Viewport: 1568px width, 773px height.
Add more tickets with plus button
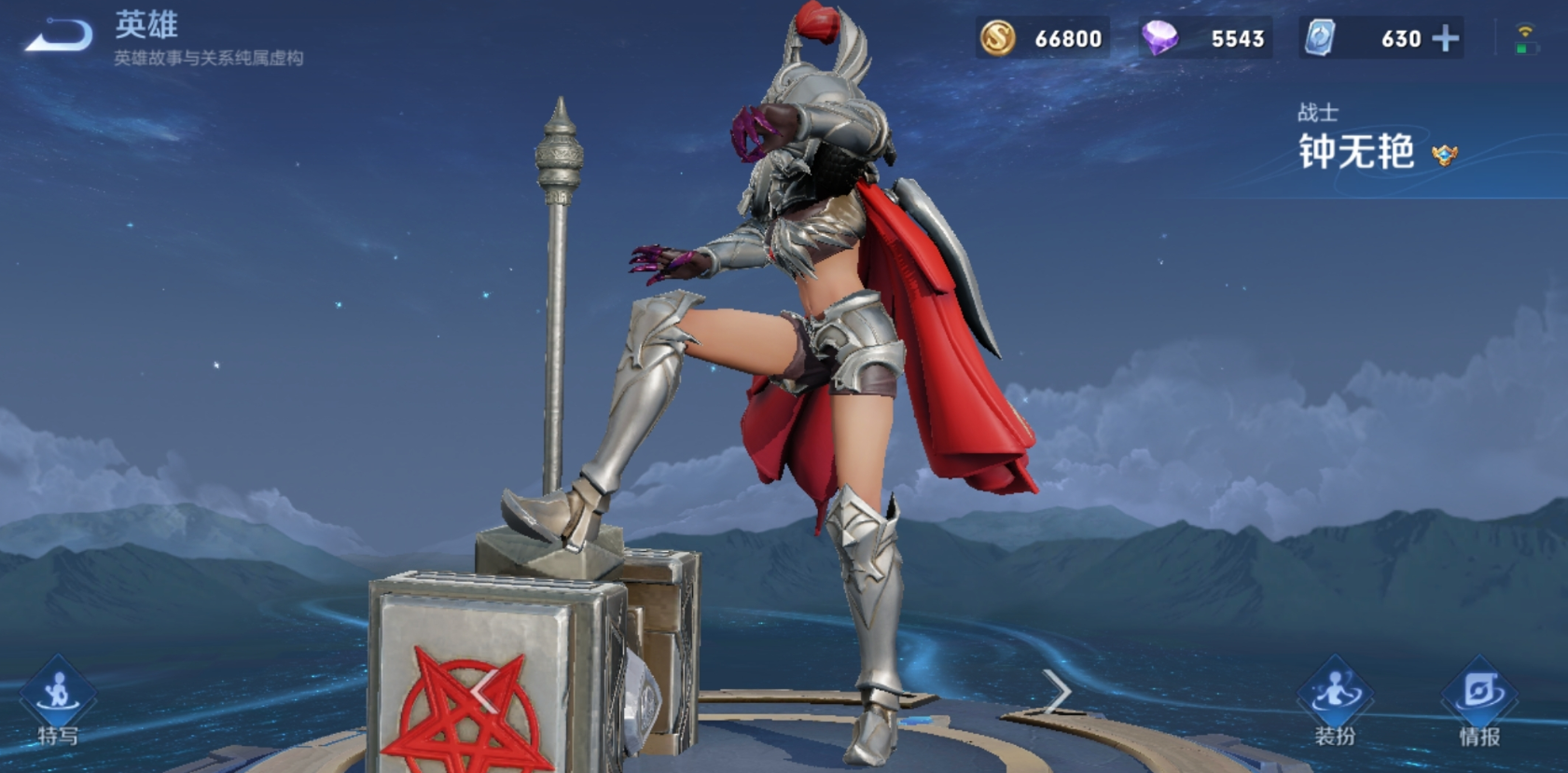1446,38
